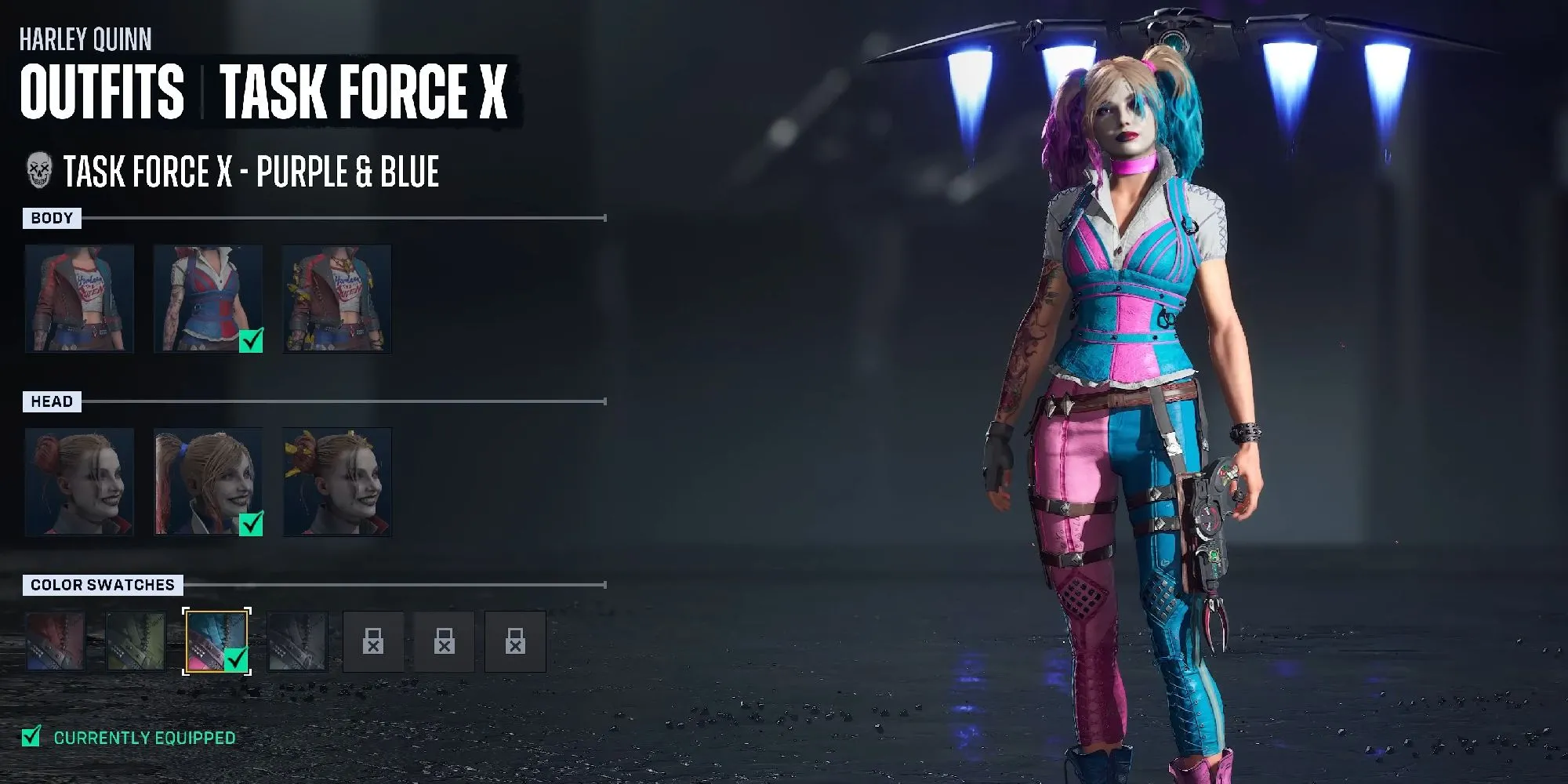Select the red hair buns head style

[x=79, y=482]
